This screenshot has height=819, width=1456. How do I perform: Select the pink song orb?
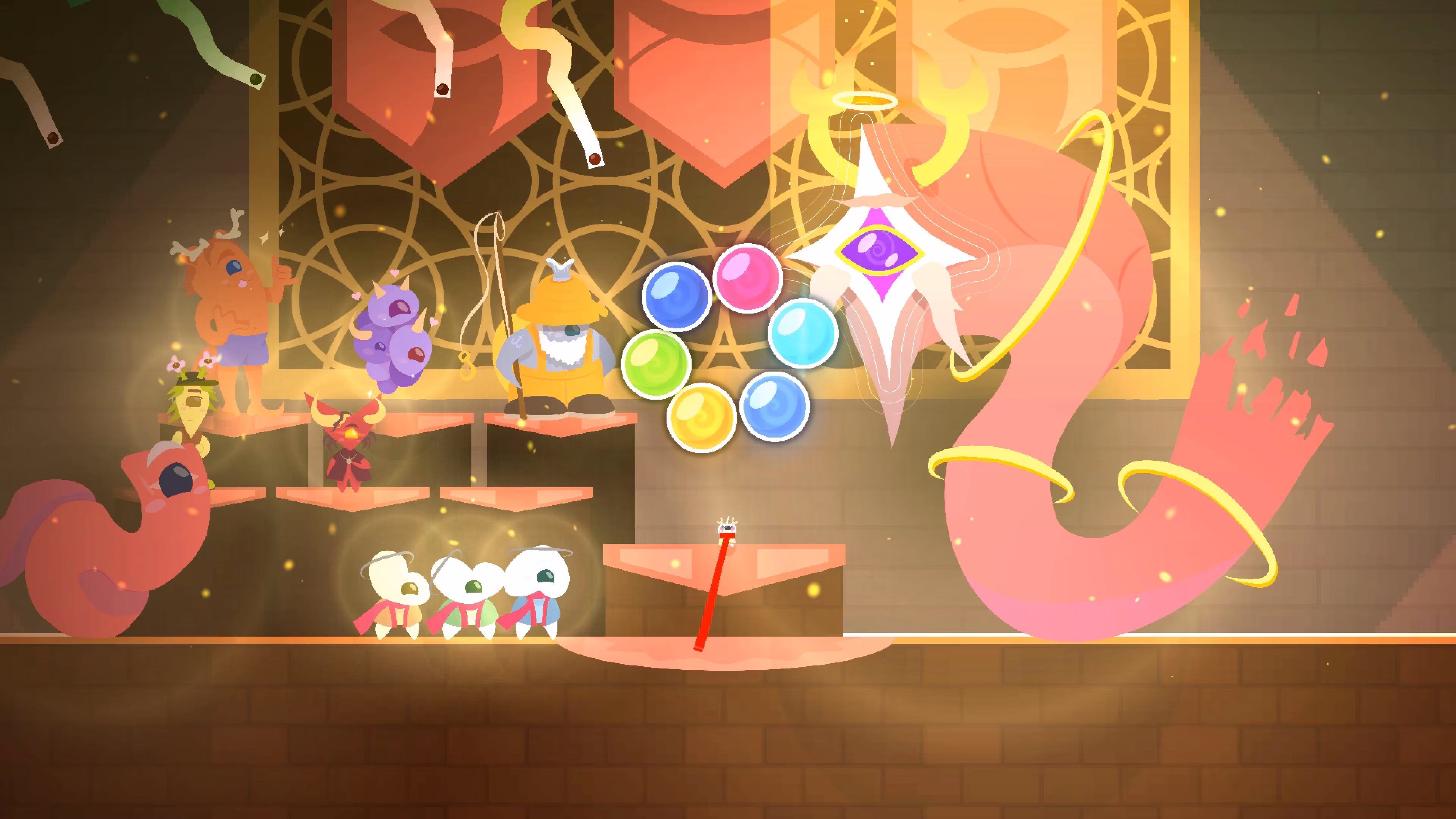click(747, 278)
